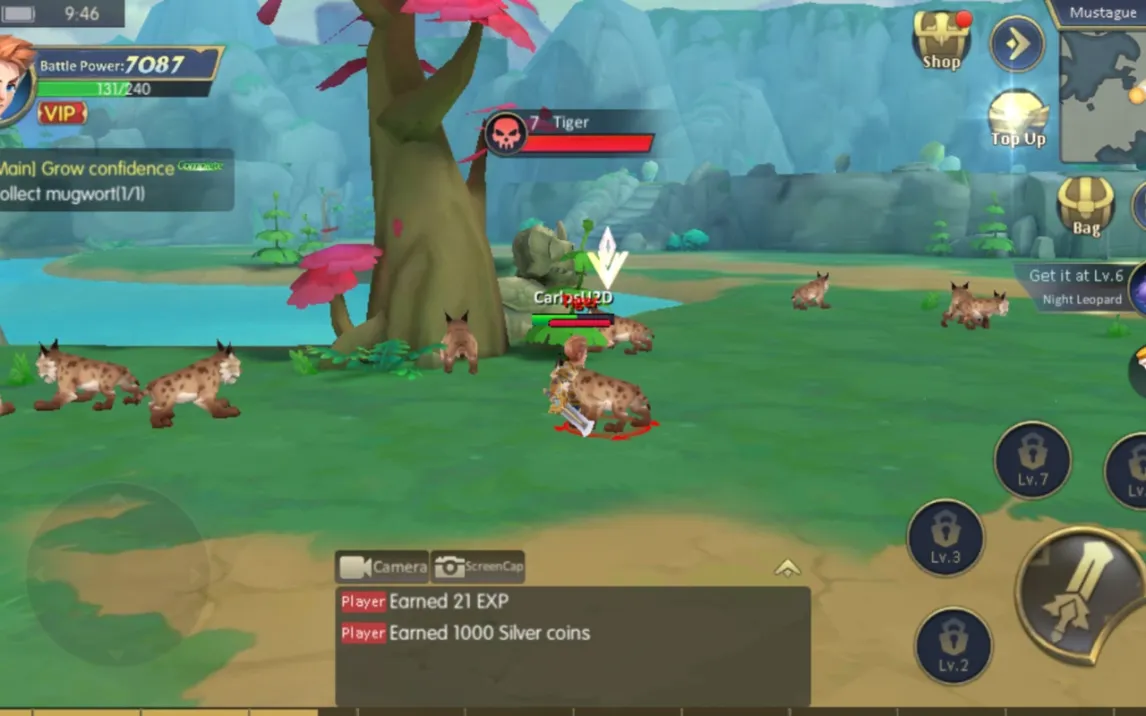
Task: Open the player character portrait
Action: click(x=14, y=82)
